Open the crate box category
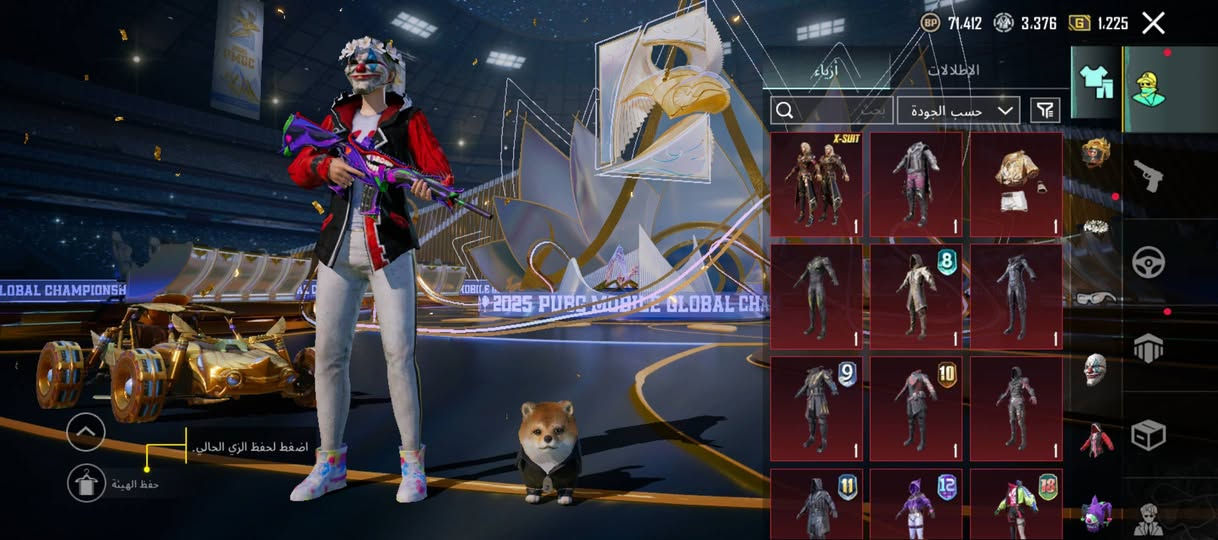This screenshot has width=1218, height=540. pyautogui.click(x=1148, y=434)
